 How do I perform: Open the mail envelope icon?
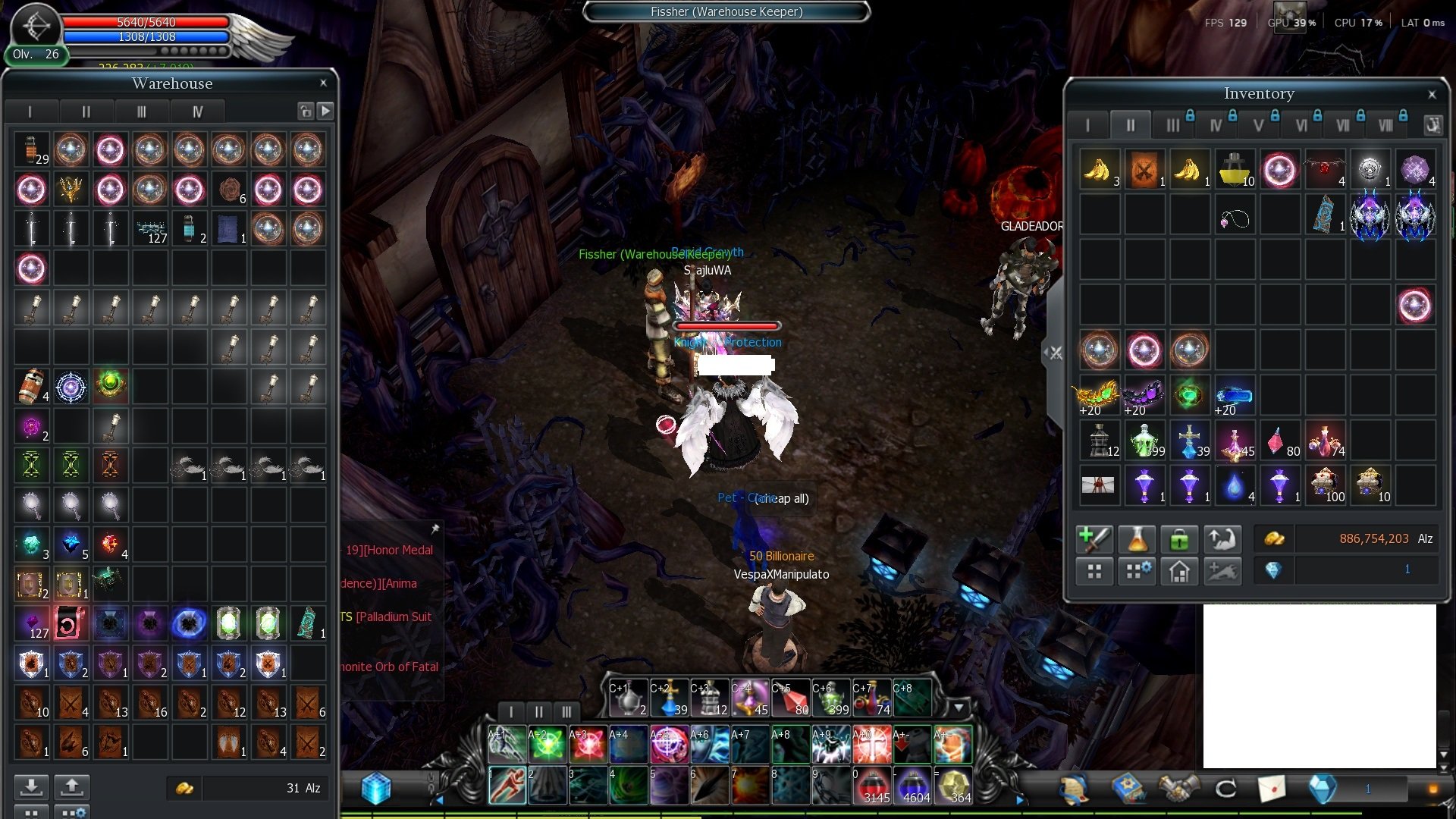click(x=1272, y=789)
